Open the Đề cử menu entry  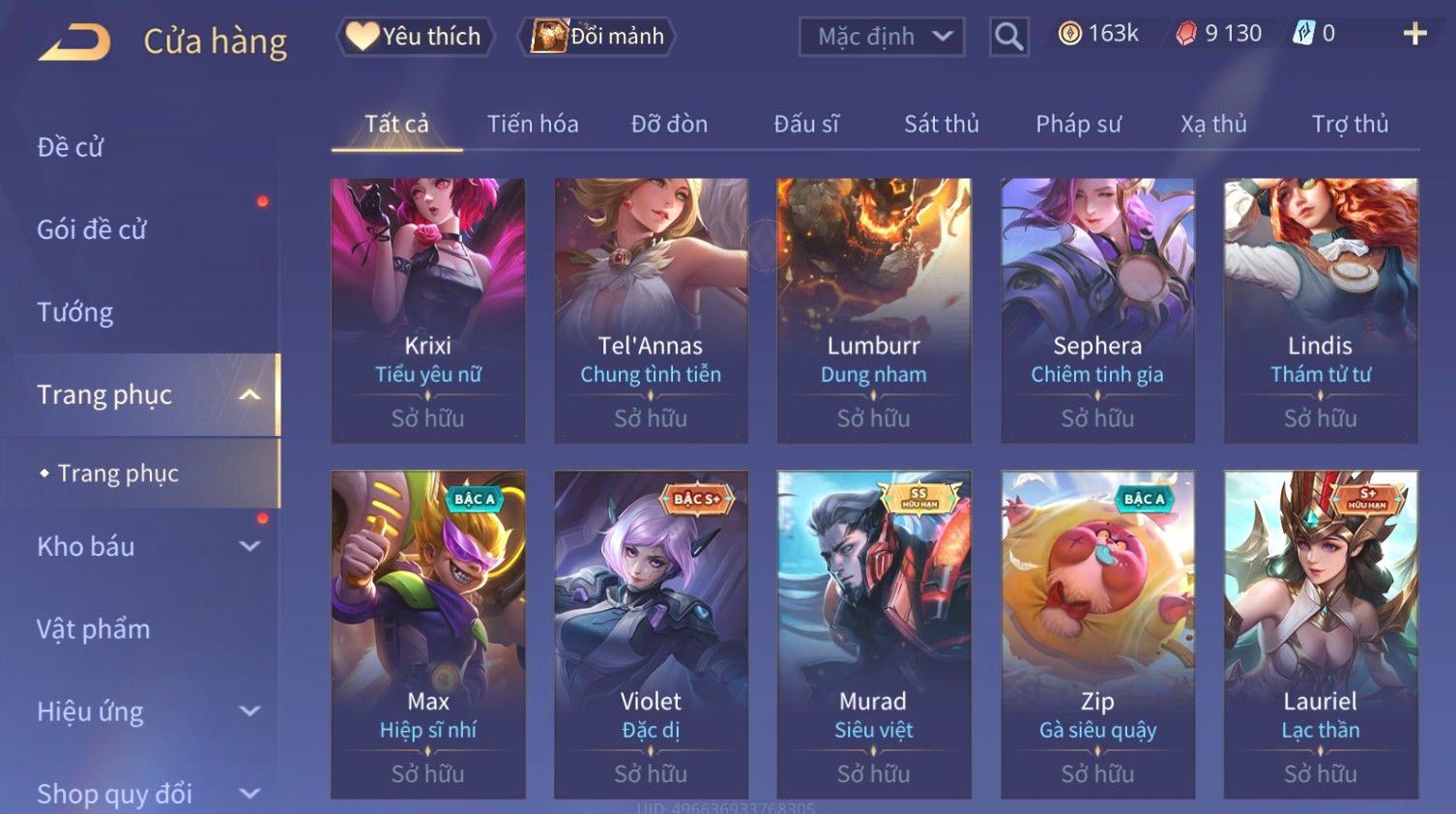[71, 147]
